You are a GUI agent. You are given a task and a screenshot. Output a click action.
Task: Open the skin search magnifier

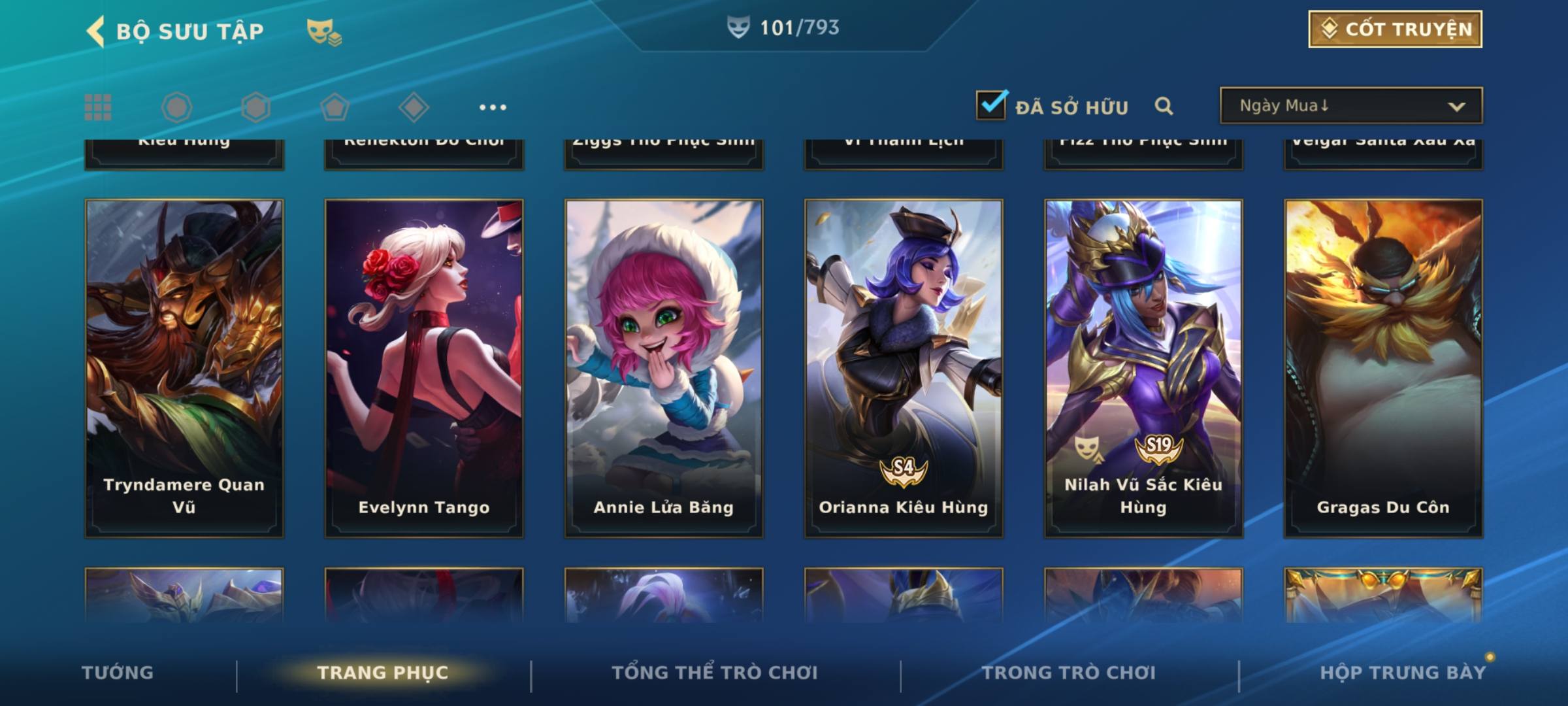tap(1164, 106)
